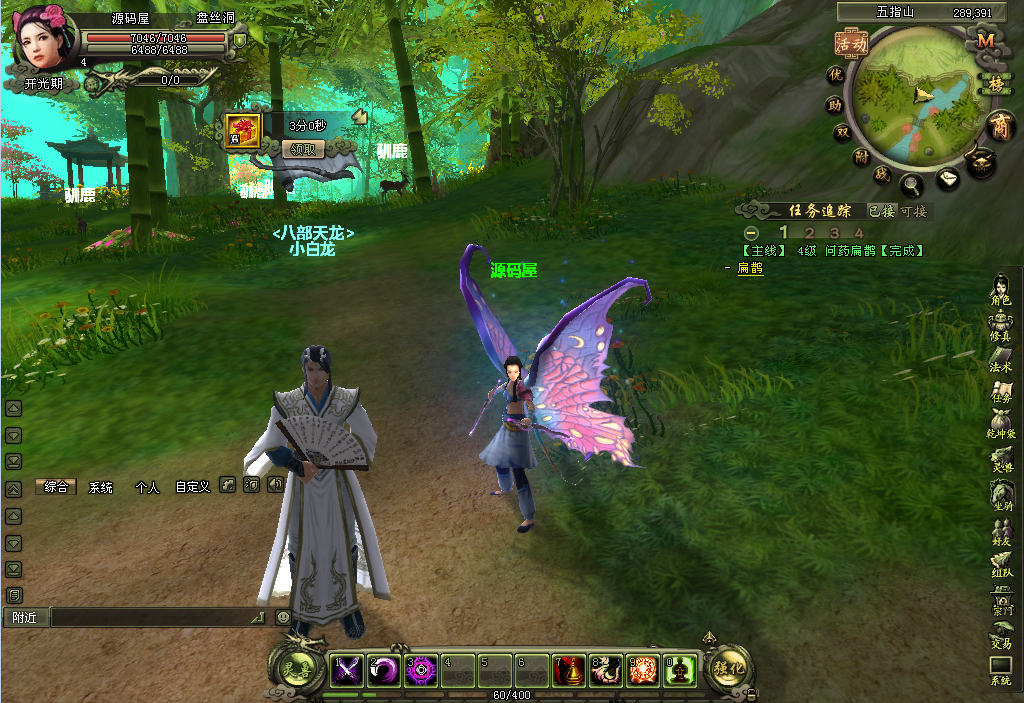Viewport: 1024px width, 703px height.
Task: Switch chat to the 个人 tab
Action: [147, 487]
